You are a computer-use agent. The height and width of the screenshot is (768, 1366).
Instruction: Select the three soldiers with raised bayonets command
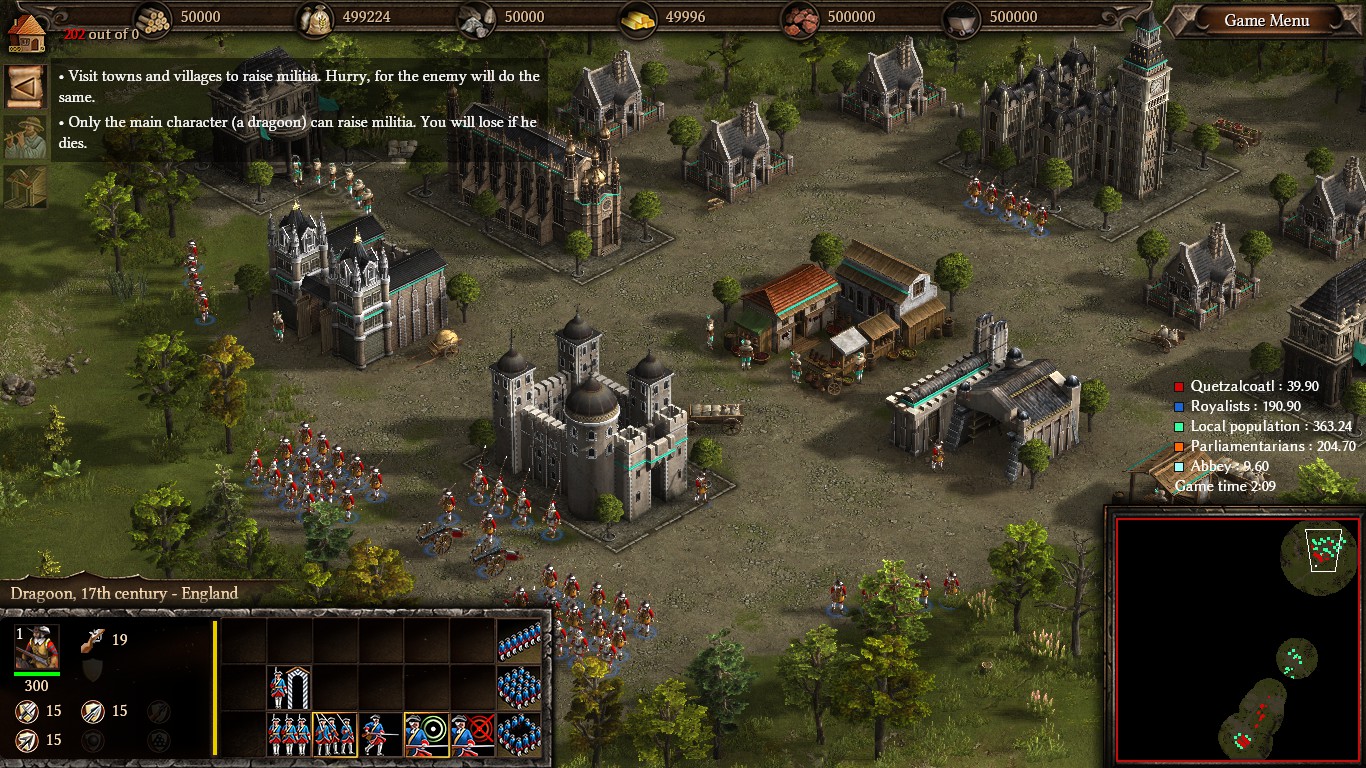335,735
